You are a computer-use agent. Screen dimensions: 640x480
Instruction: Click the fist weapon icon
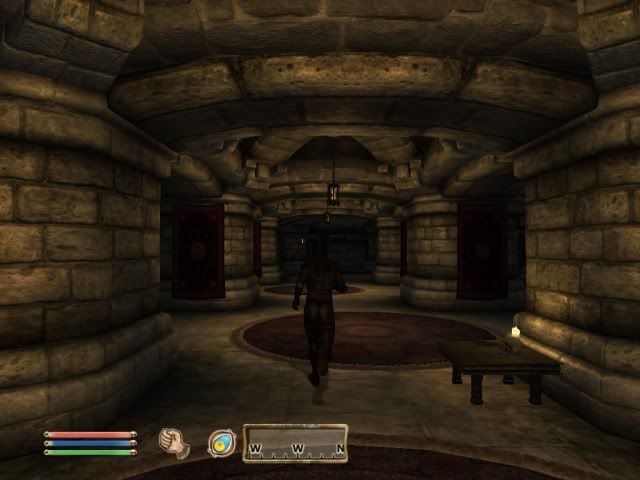pos(175,442)
